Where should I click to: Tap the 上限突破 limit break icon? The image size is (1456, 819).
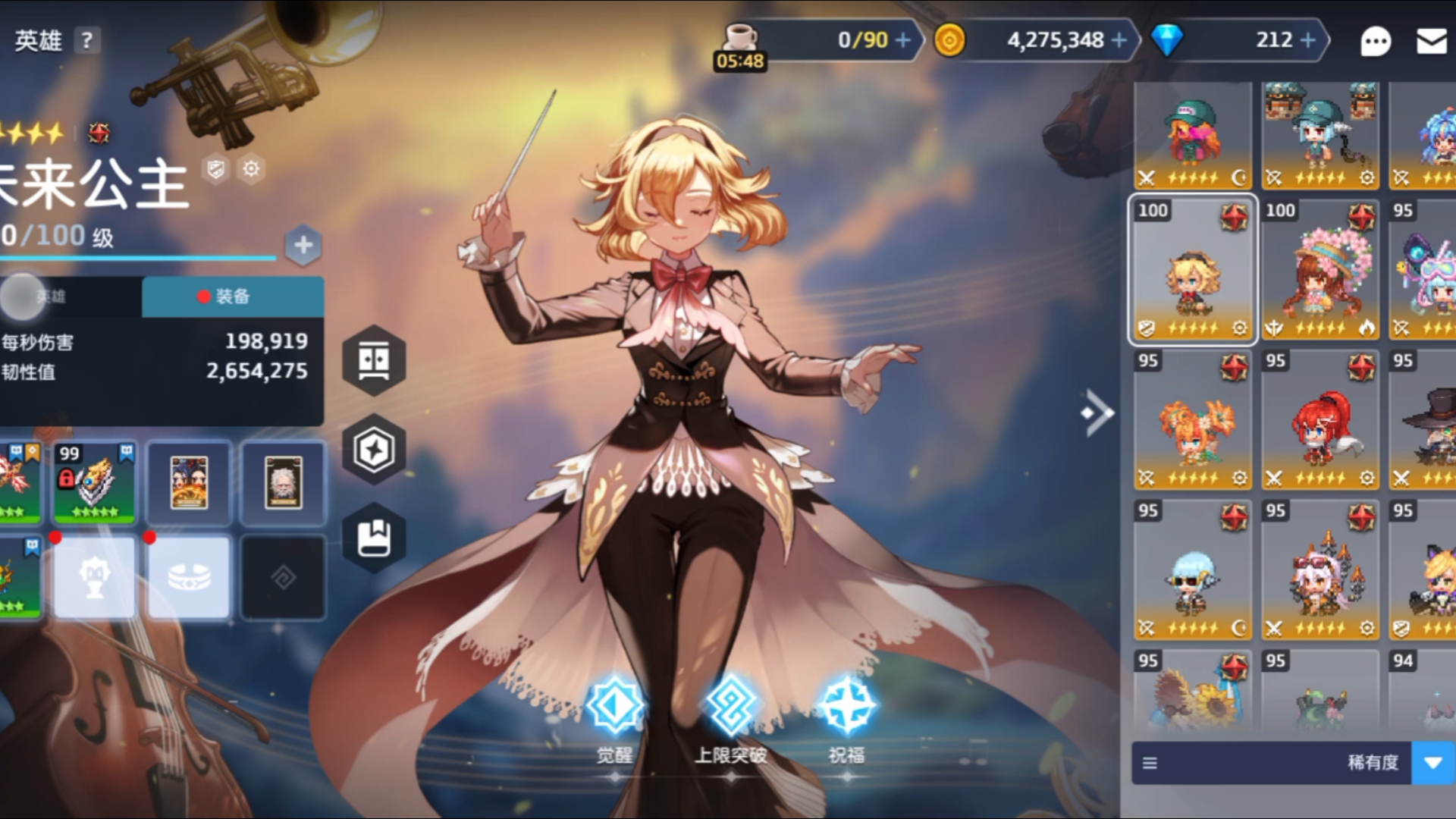pos(730,704)
